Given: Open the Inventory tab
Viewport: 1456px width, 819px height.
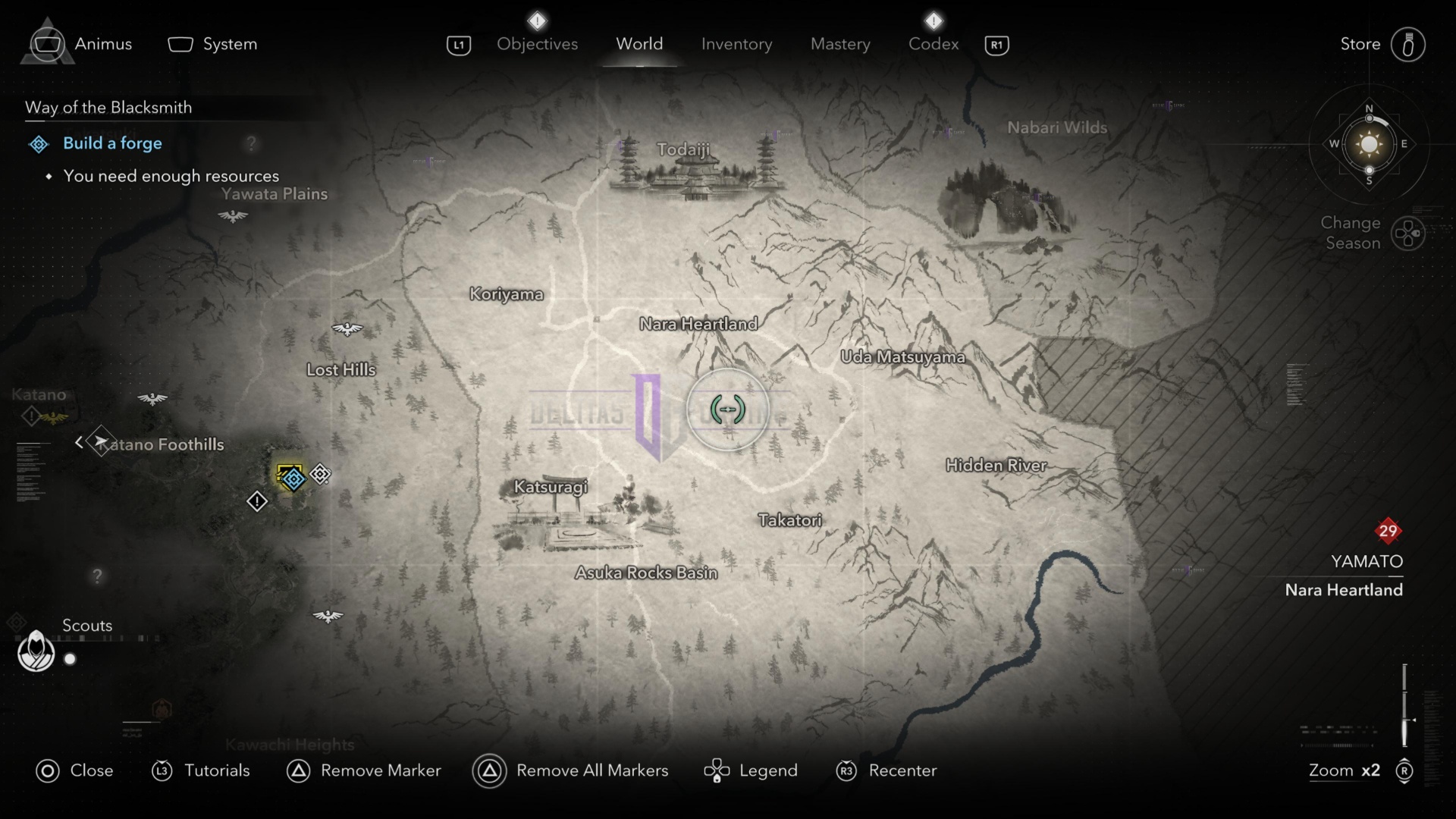Looking at the screenshot, I should (736, 44).
